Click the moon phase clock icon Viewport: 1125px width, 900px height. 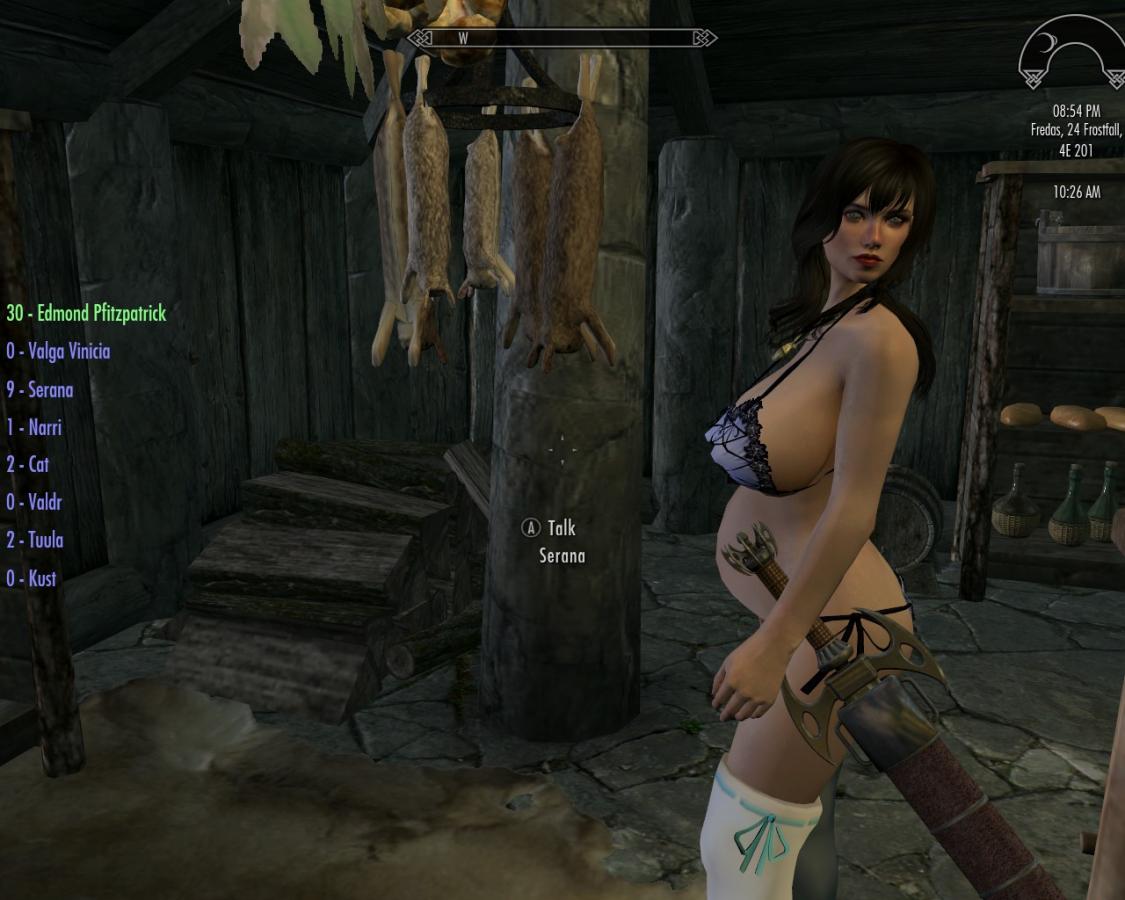click(1071, 55)
